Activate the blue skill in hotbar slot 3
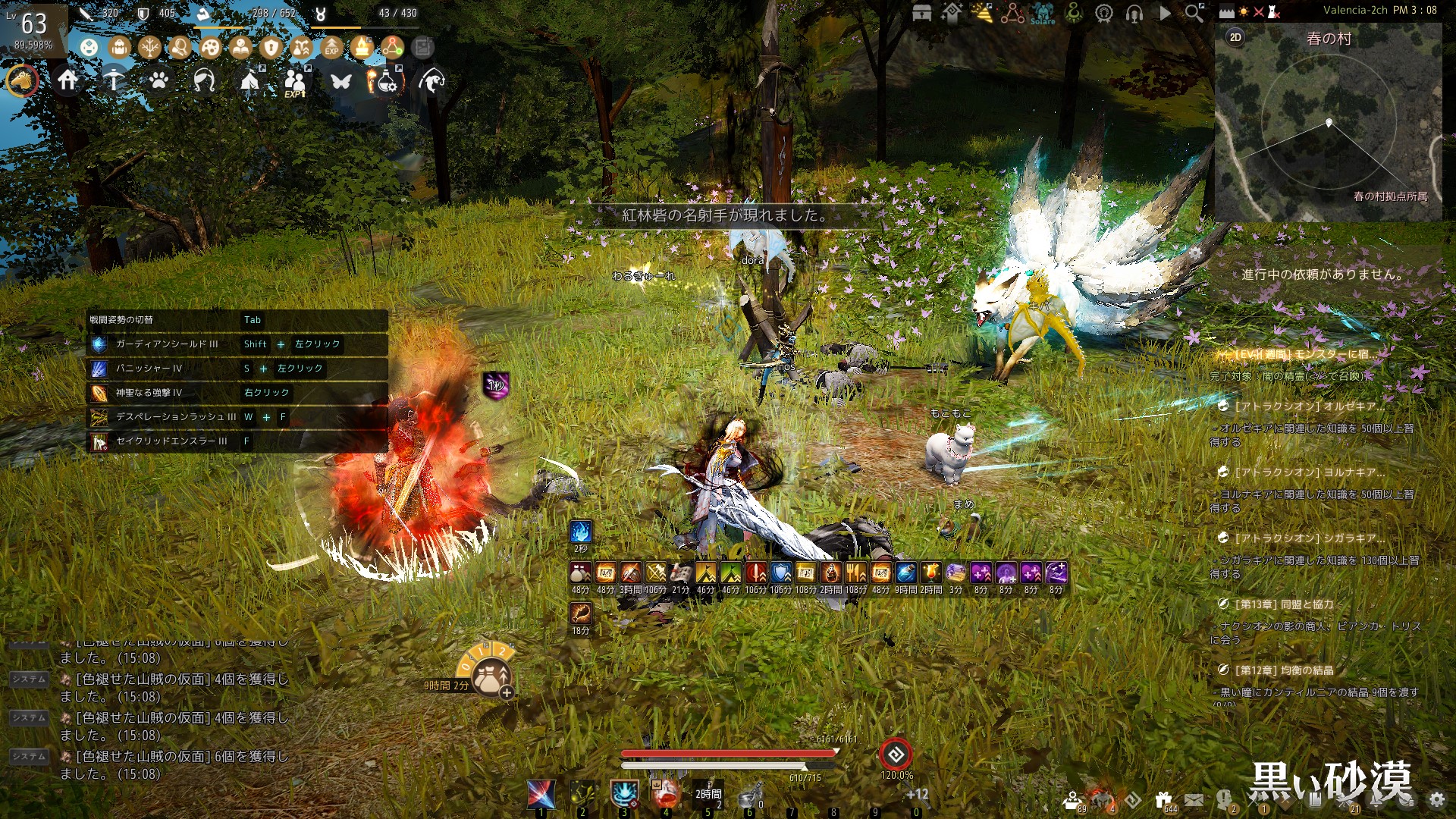This screenshot has width=1456, height=819. click(x=624, y=793)
